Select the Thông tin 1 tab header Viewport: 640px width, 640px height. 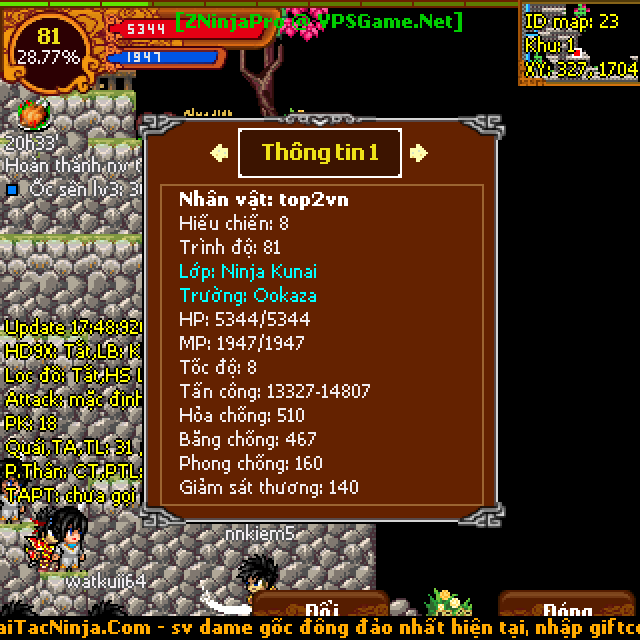(x=320, y=153)
